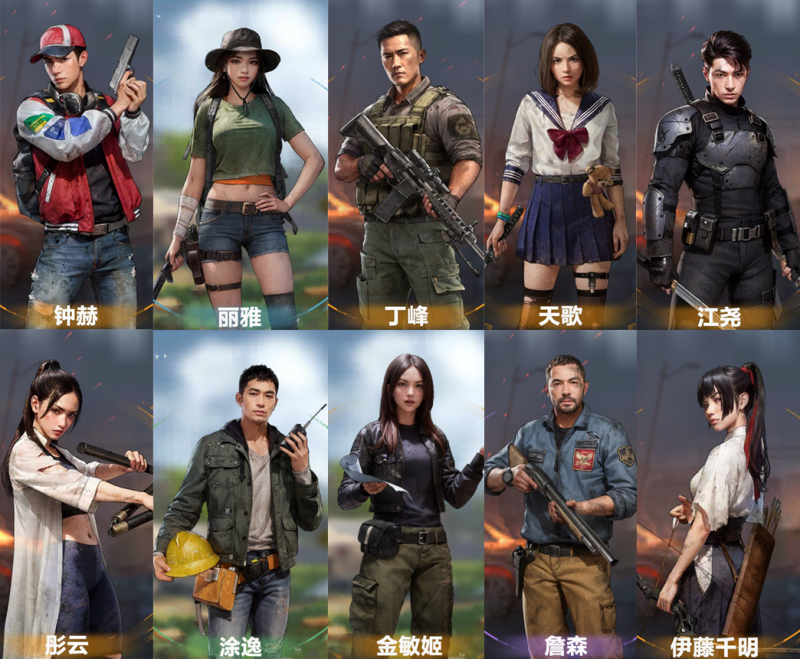Pick the 涂逸 engineer card
The image size is (800, 659).
pyautogui.click(x=240, y=495)
